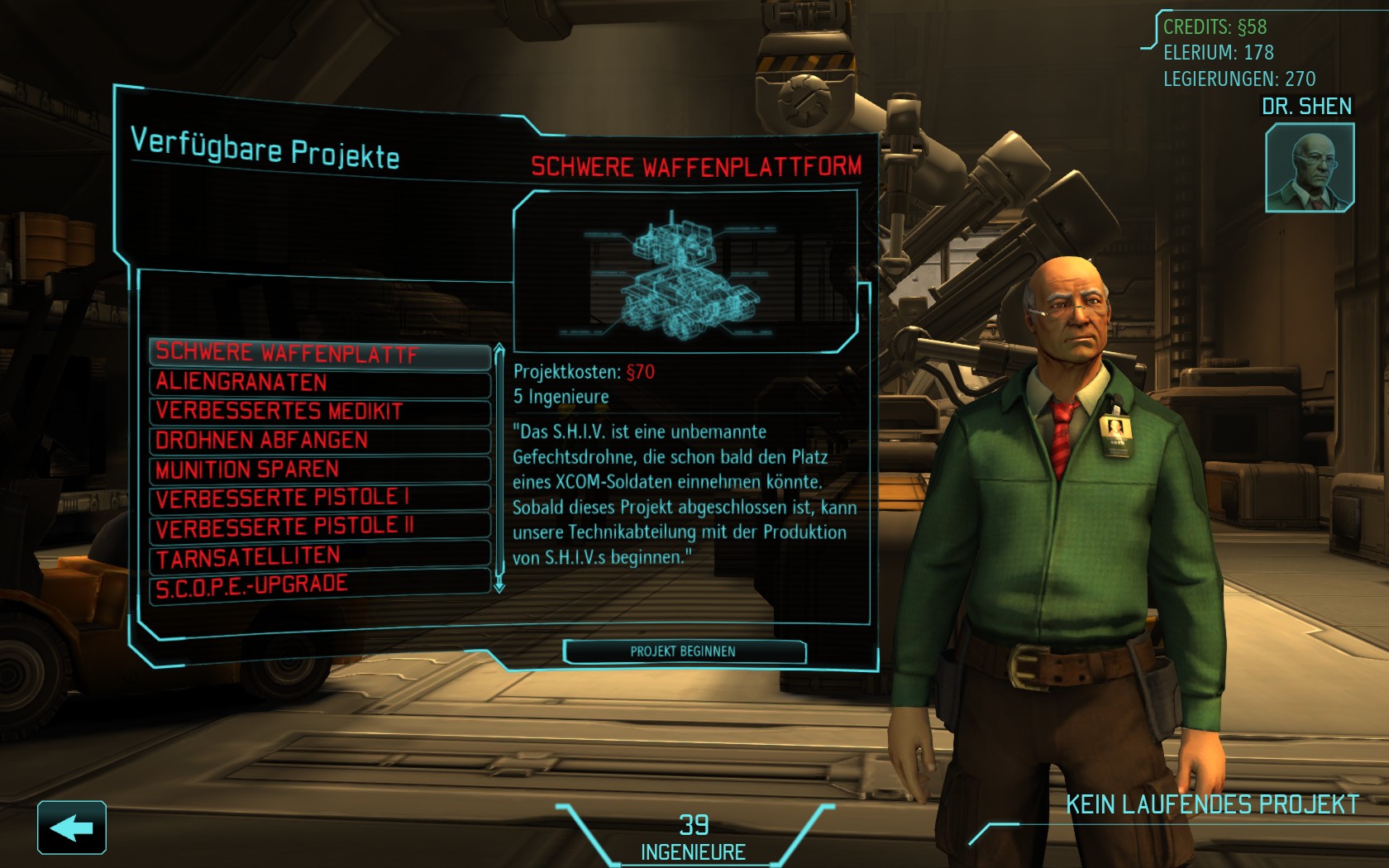The height and width of the screenshot is (868, 1389).
Task: Select Schwere Waffenplattform project
Action: coord(320,354)
